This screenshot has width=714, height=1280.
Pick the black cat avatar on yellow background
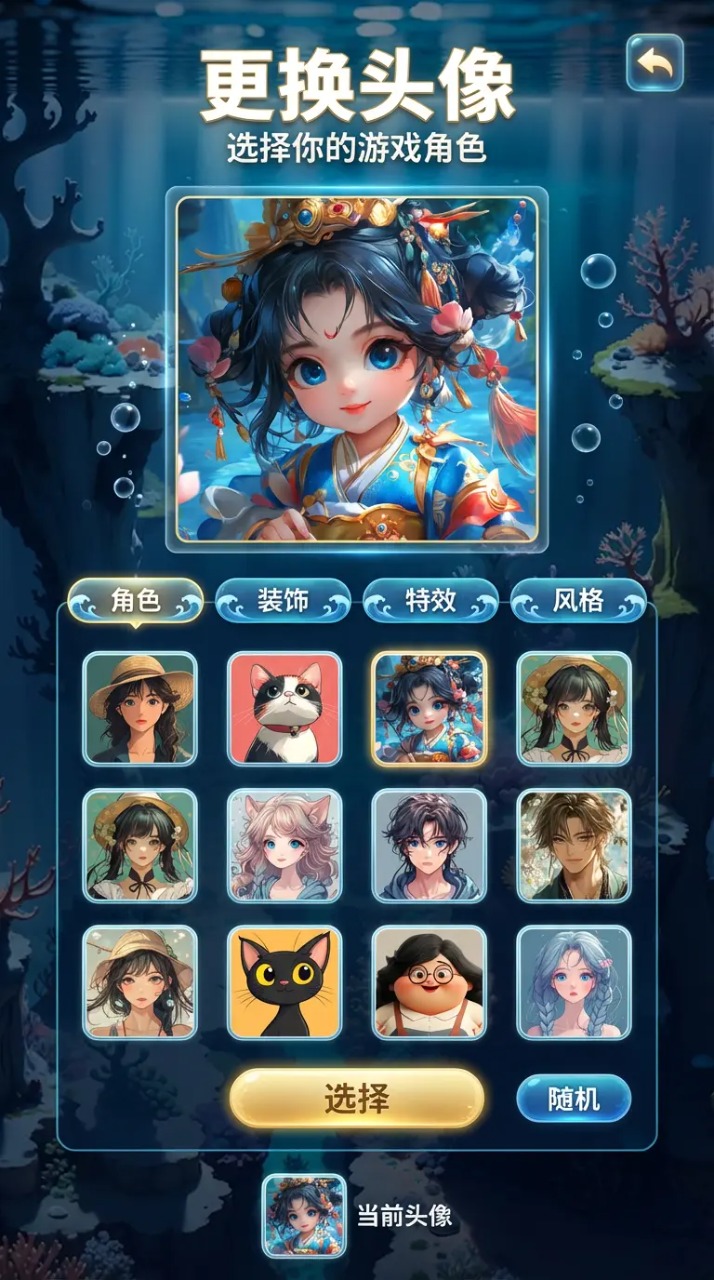285,982
